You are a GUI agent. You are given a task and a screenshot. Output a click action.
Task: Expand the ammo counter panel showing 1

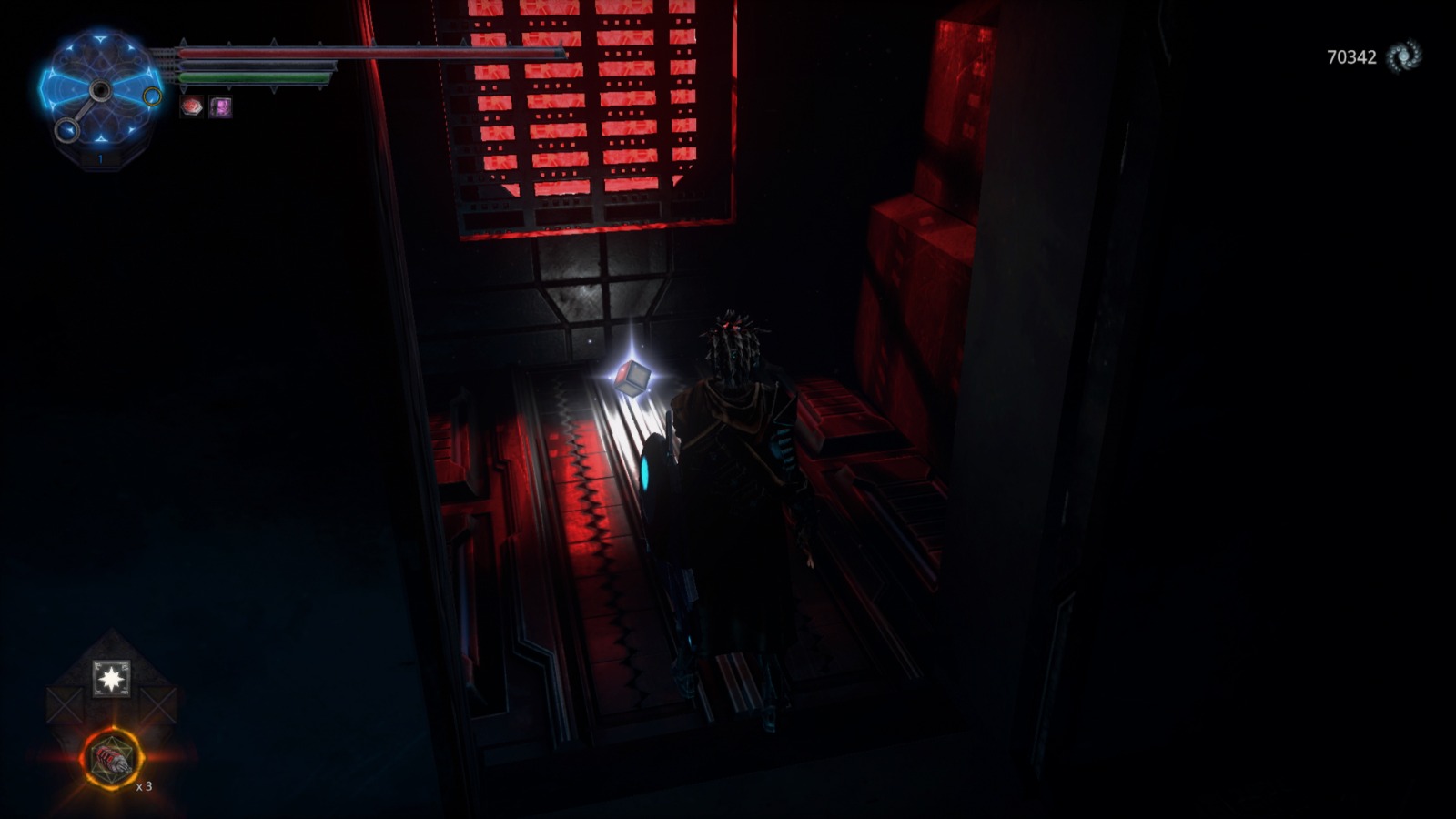coord(98,159)
